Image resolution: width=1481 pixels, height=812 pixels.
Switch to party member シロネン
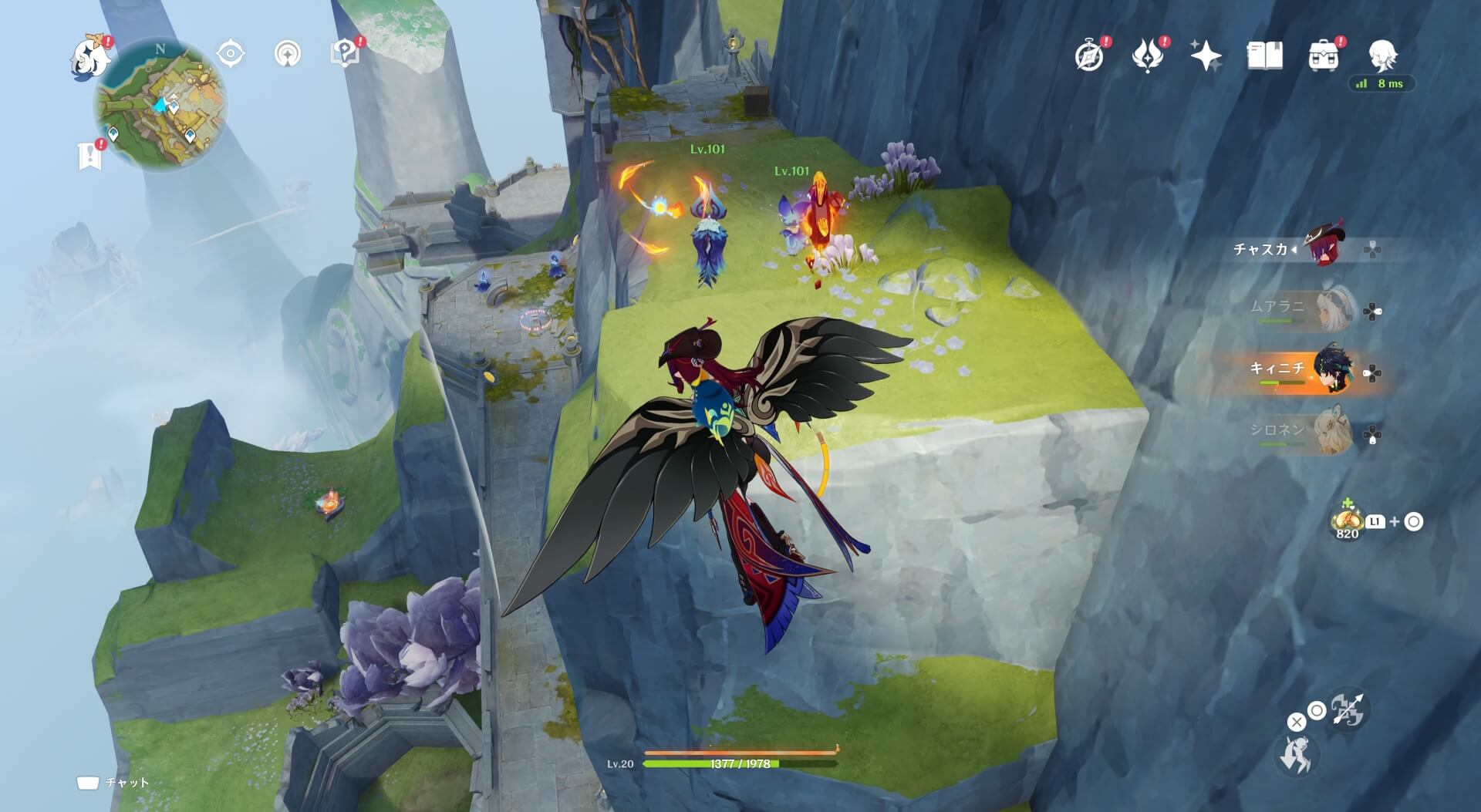click(x=1334, y=432)
